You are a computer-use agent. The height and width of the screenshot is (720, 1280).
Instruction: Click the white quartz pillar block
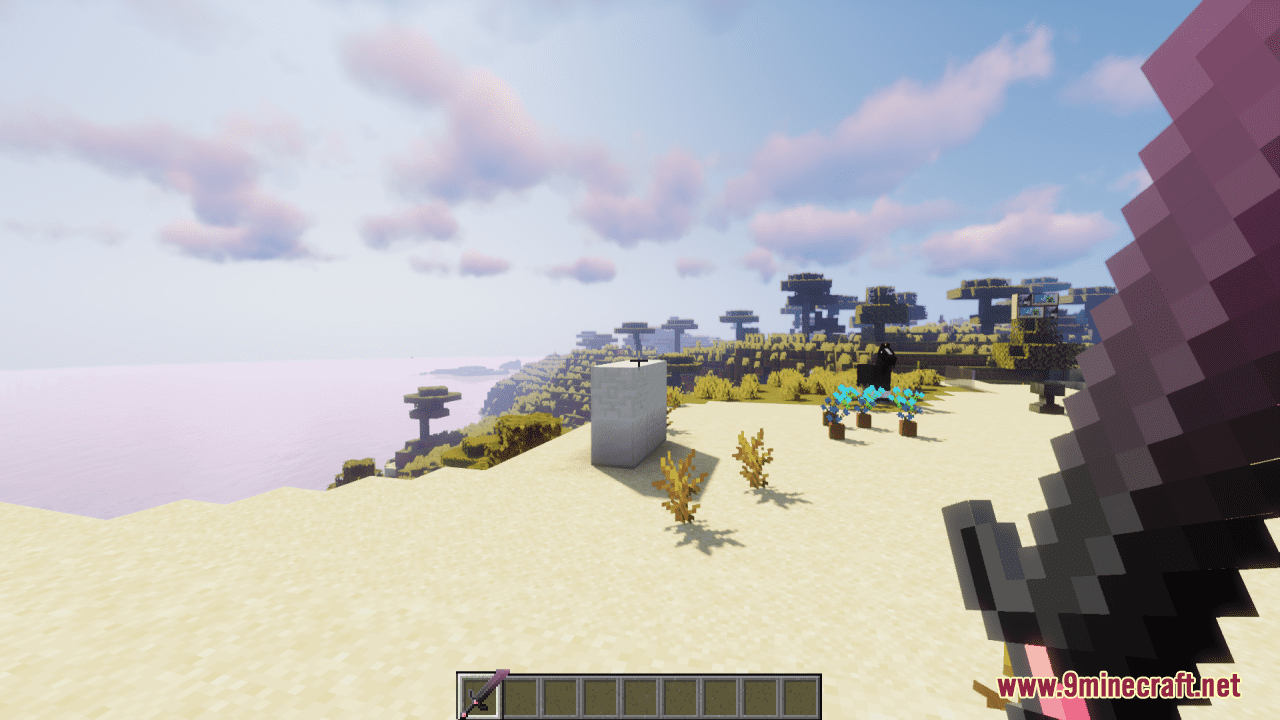click(630, 415)
